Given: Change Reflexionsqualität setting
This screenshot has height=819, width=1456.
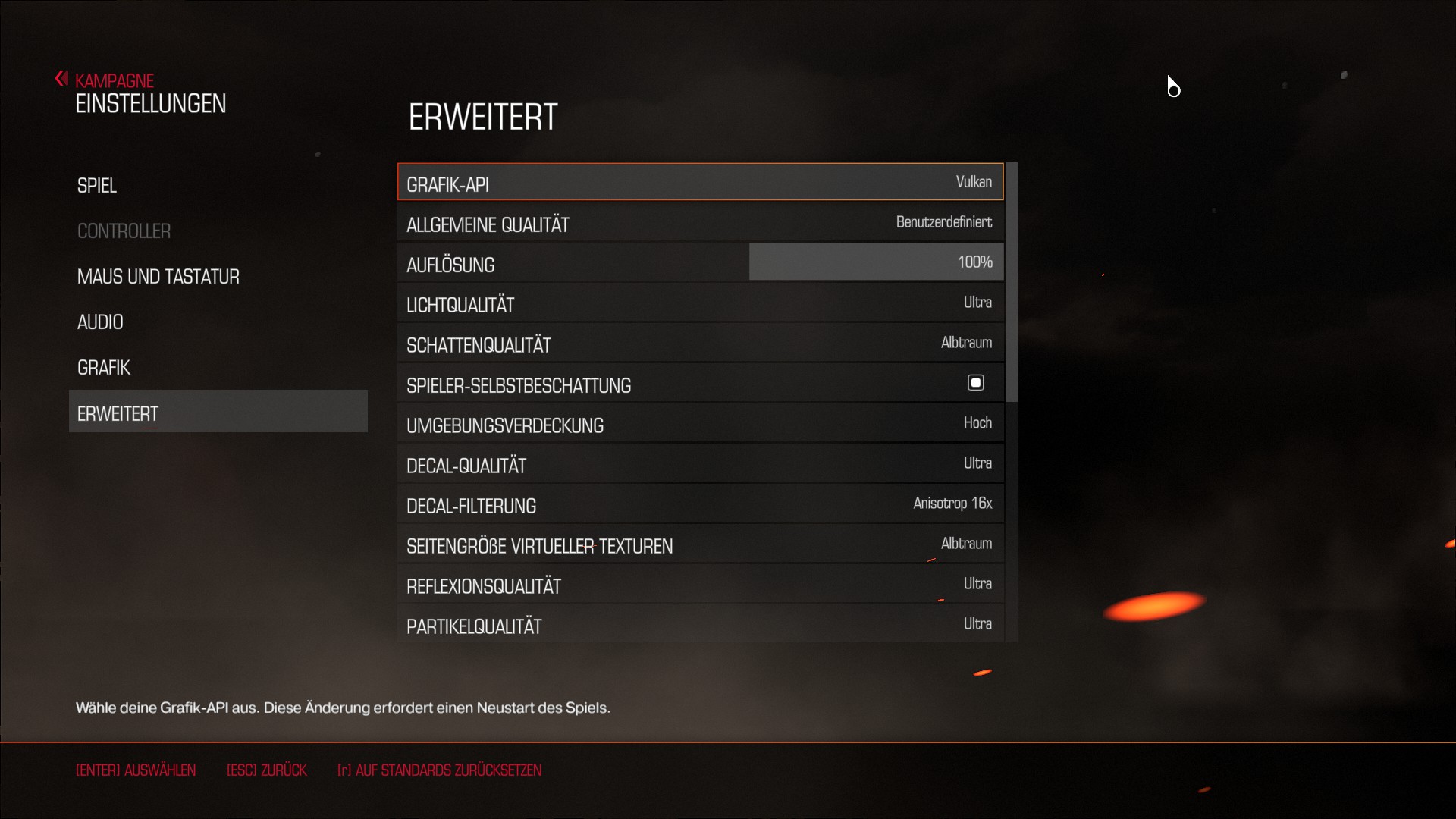Looking at the screenshot, I should point(699,585).
